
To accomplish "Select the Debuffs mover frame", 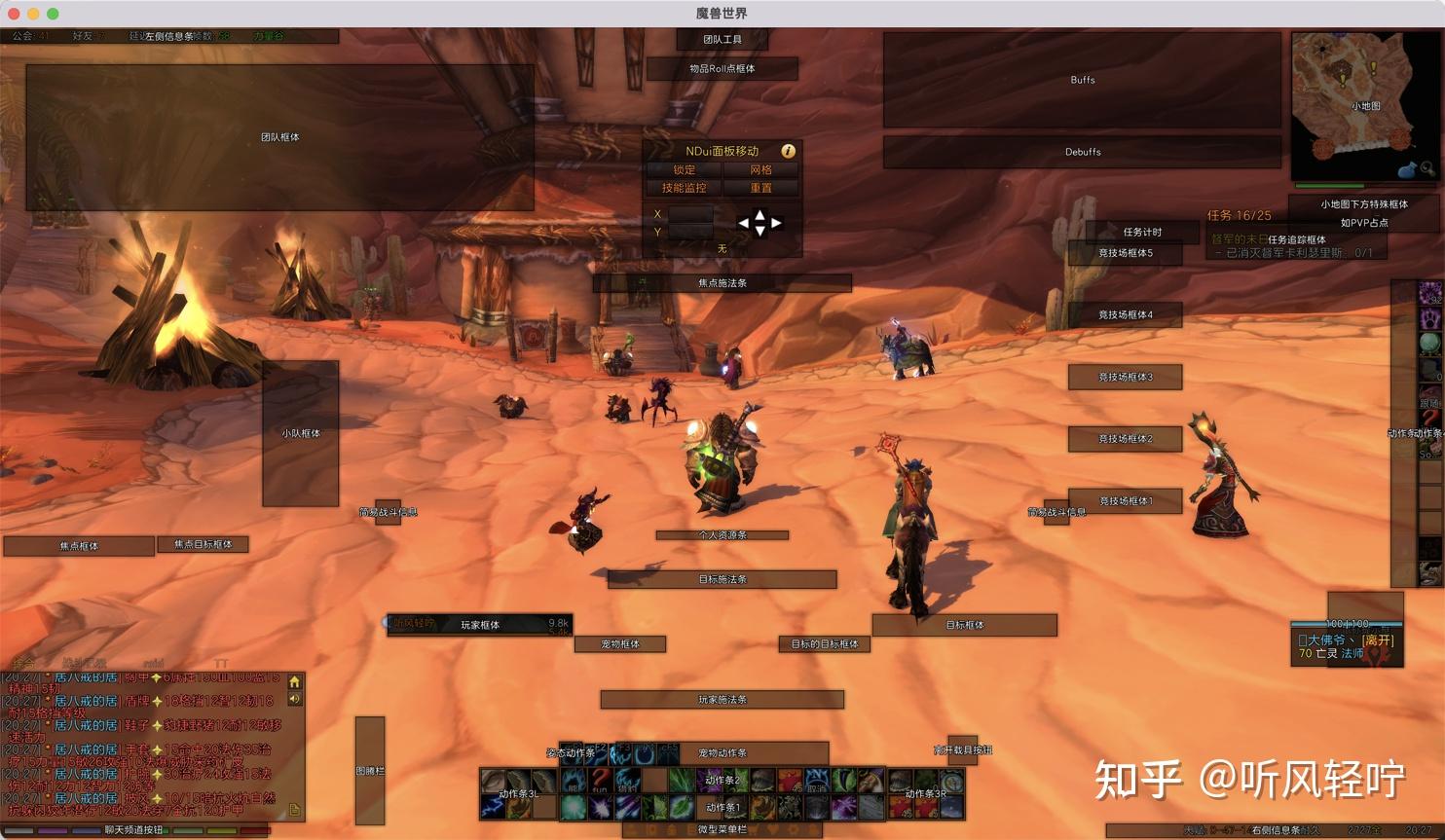I will tap(1082, 152).
